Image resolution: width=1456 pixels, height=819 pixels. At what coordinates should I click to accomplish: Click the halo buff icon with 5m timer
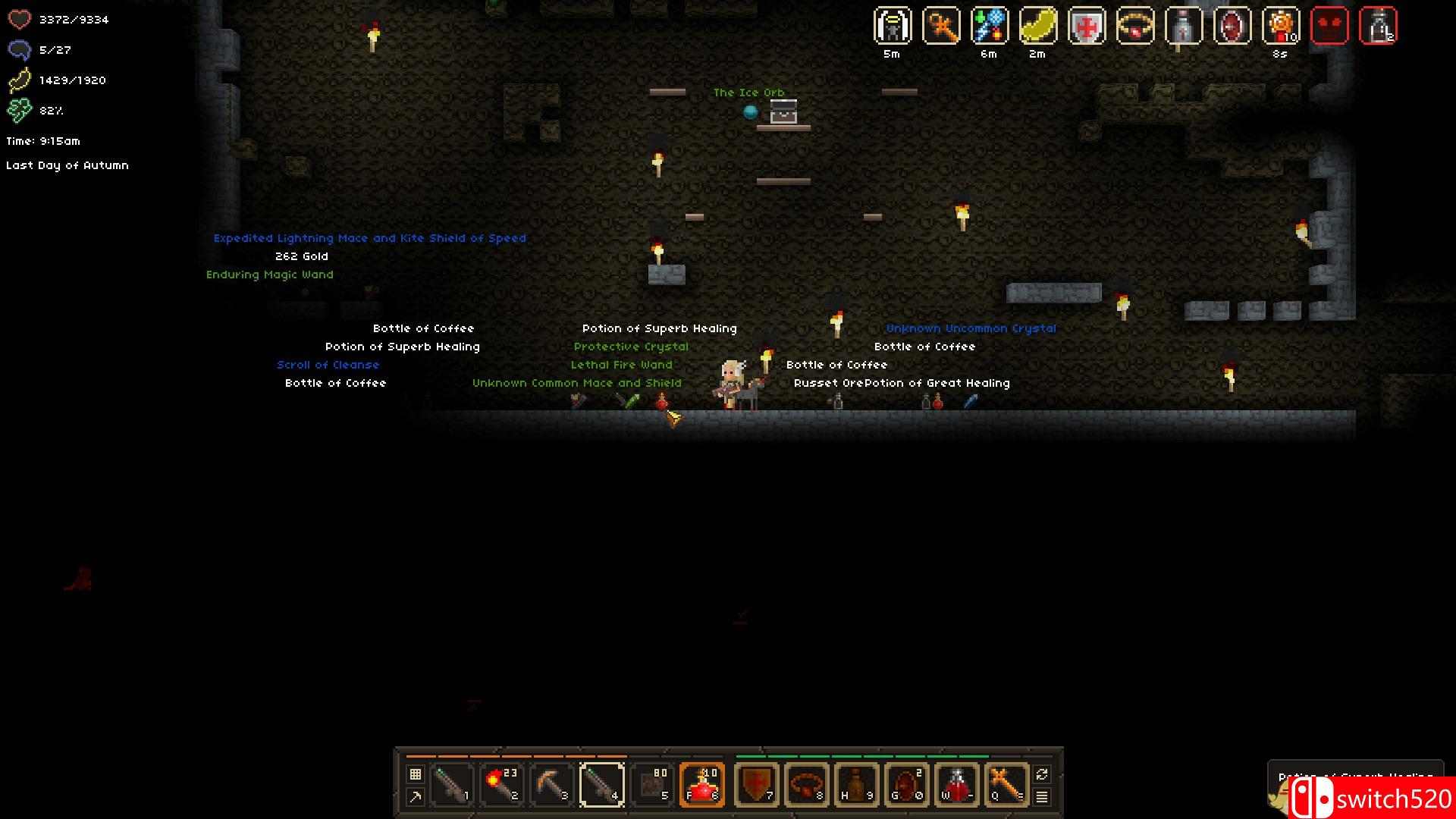coord(893,27)
